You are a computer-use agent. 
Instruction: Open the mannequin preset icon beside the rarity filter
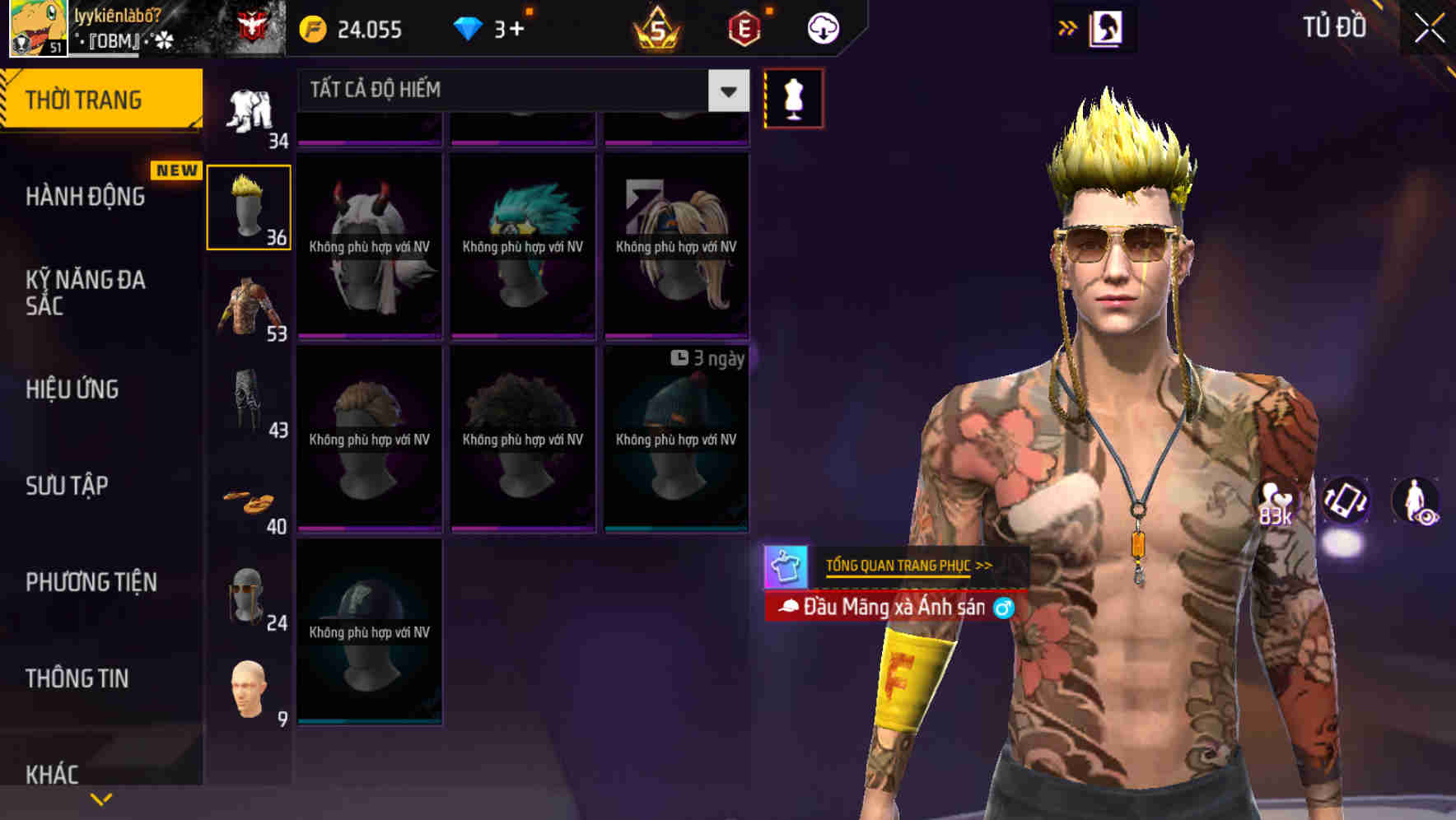pyautogui.click(x=793, y=97)
